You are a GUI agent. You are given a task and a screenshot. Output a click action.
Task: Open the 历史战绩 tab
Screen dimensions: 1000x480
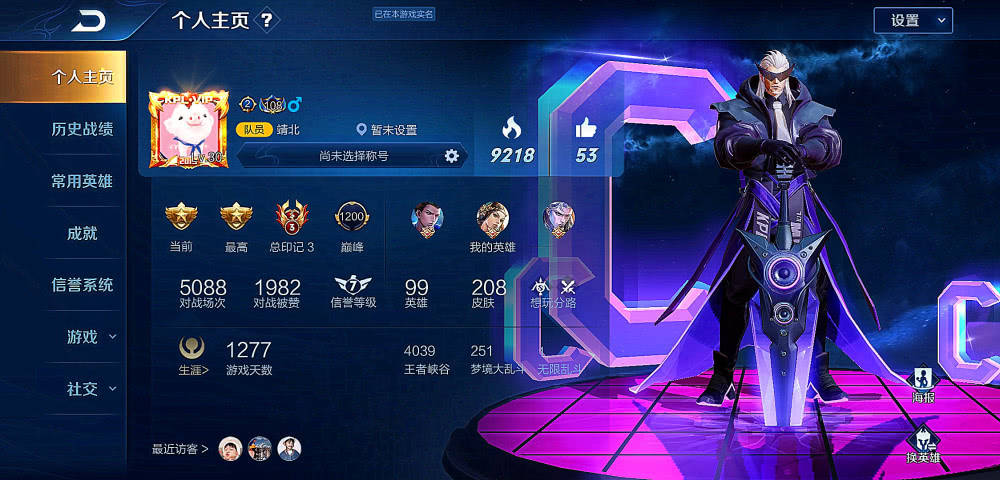tap(82, 129)
